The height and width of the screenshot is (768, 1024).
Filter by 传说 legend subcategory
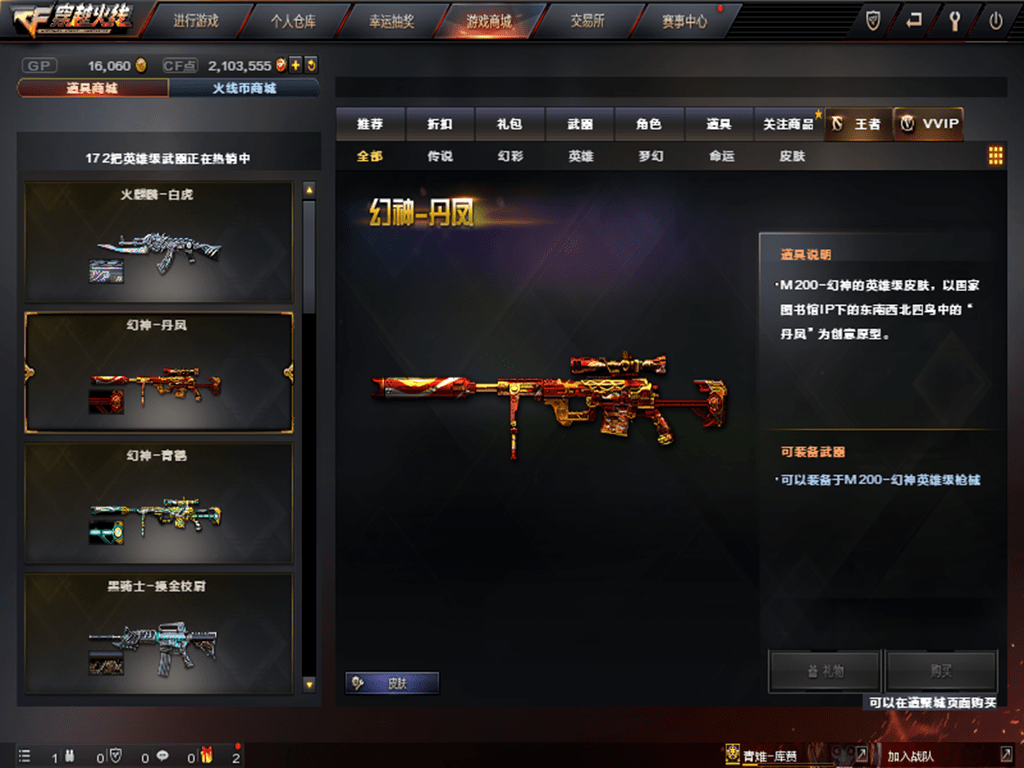[x=440, y=156]
